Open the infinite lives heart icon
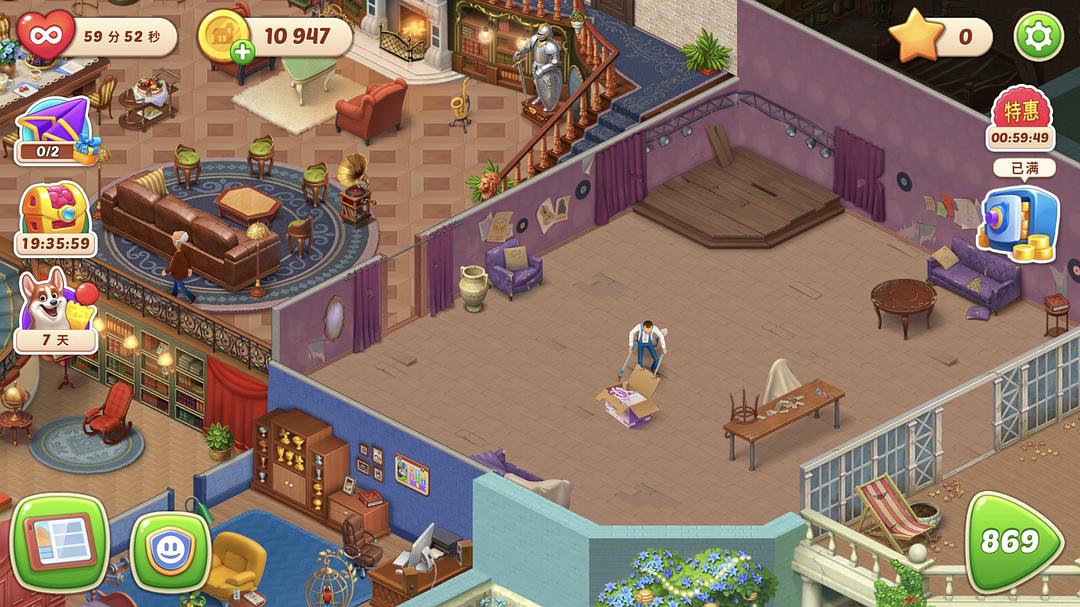Viewport: 1080px width, 607px height. pos(45,37)
